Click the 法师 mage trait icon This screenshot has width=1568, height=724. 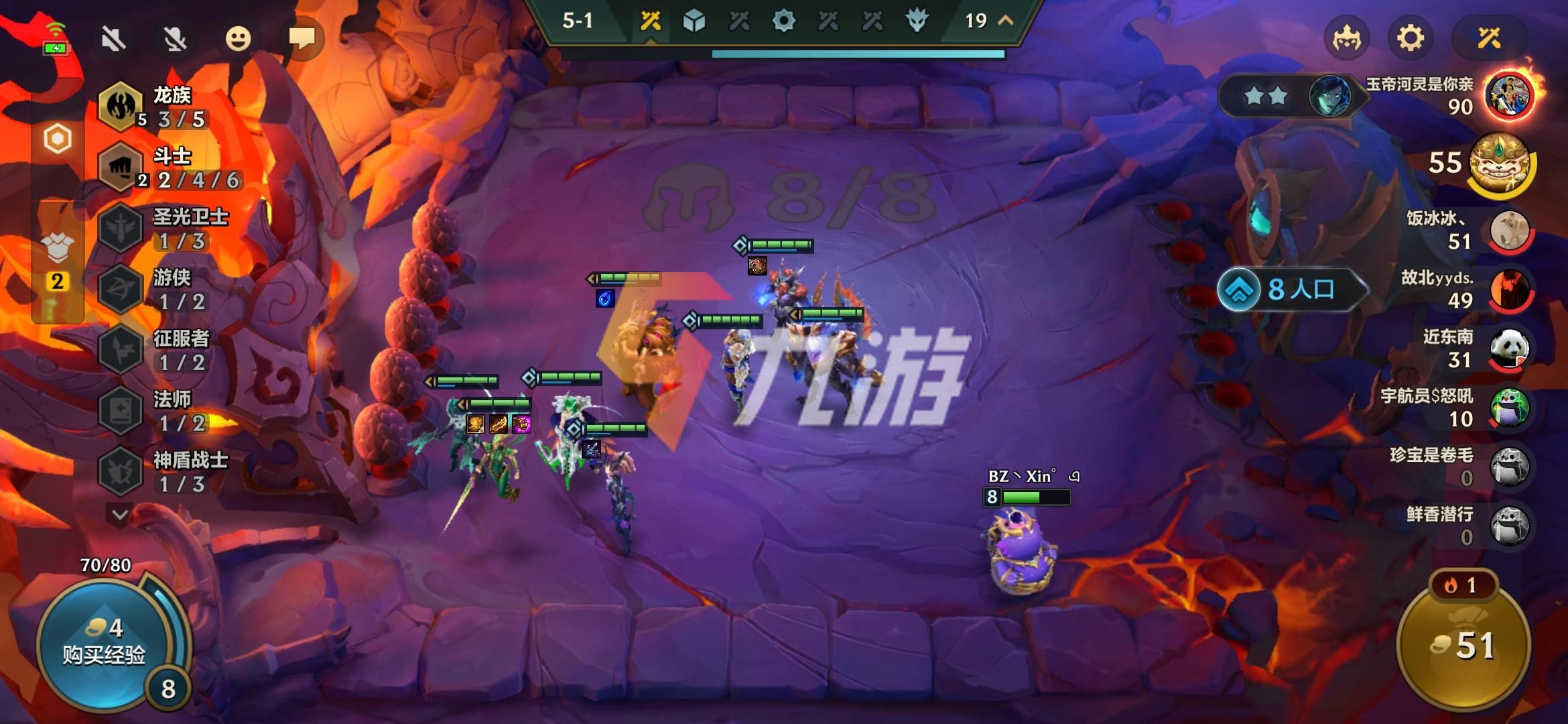coord(119,408)
